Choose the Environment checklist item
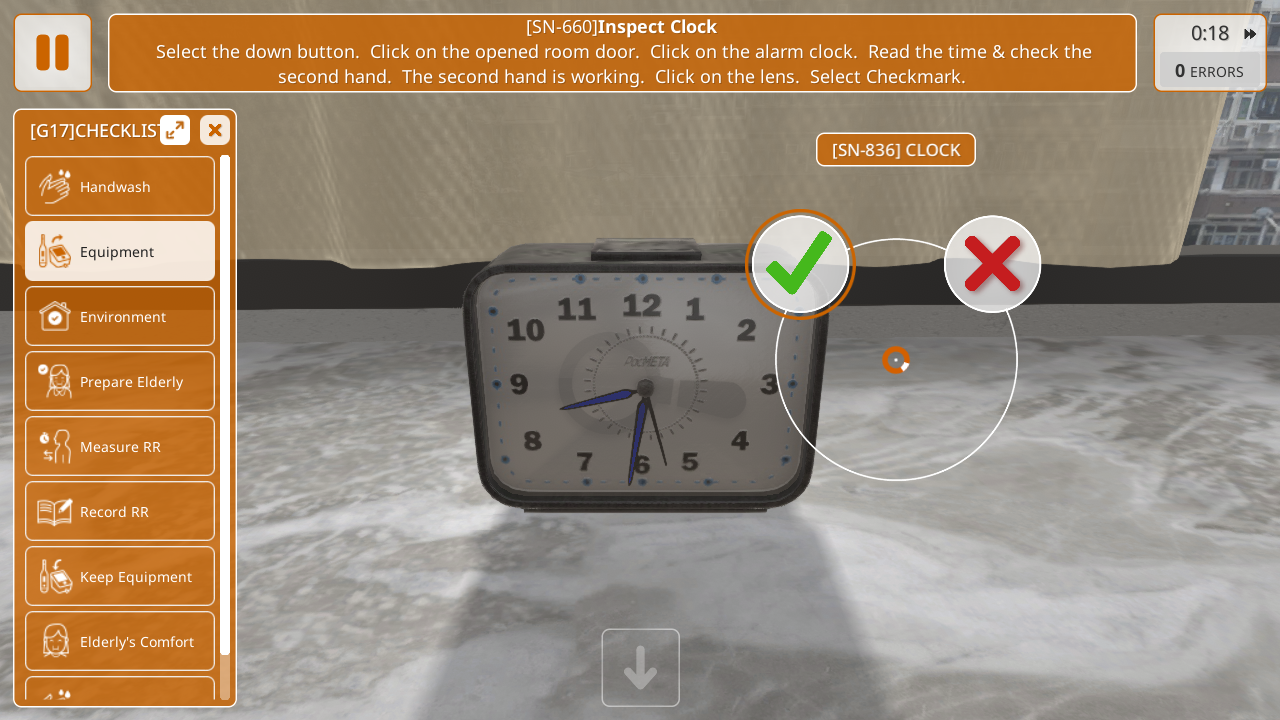 [x=120, y=316]
